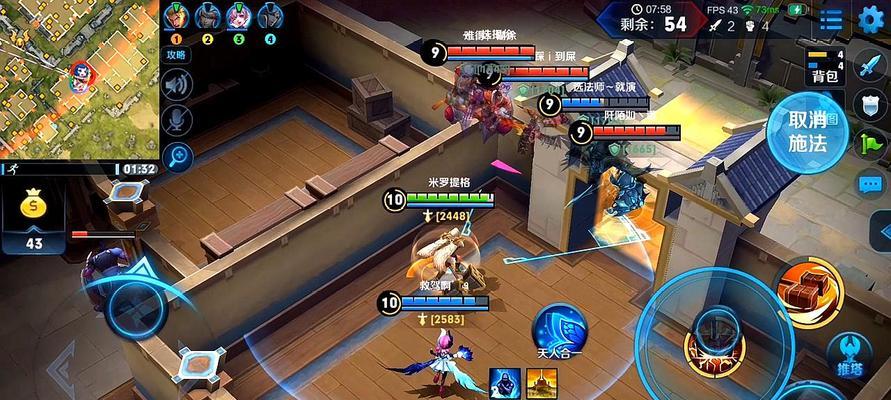Toggle the muted speaker icon
The height and width of the screenshot is (400, 891).
[x=177, y=86]
